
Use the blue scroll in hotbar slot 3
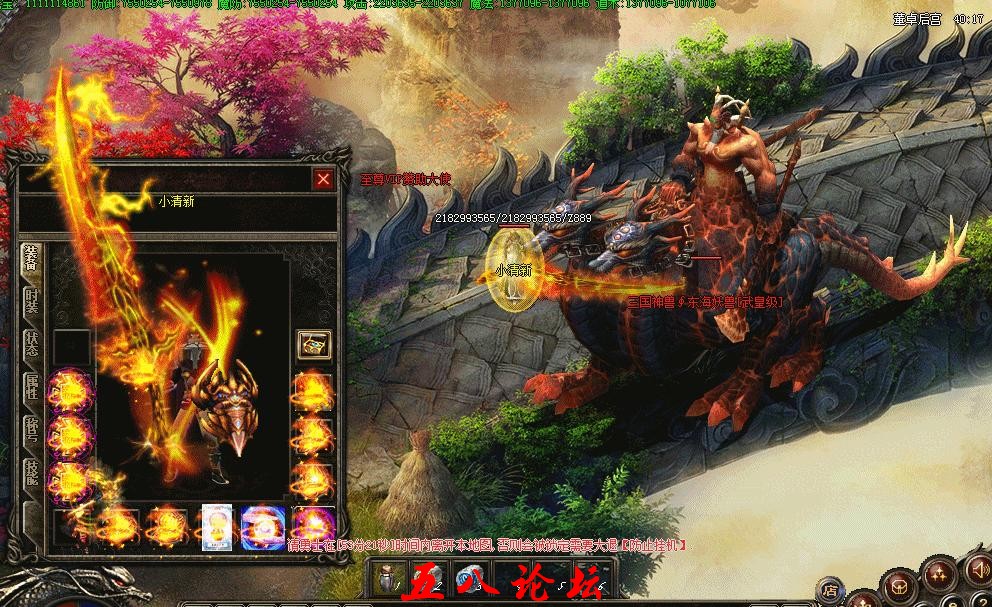[466, 579]
